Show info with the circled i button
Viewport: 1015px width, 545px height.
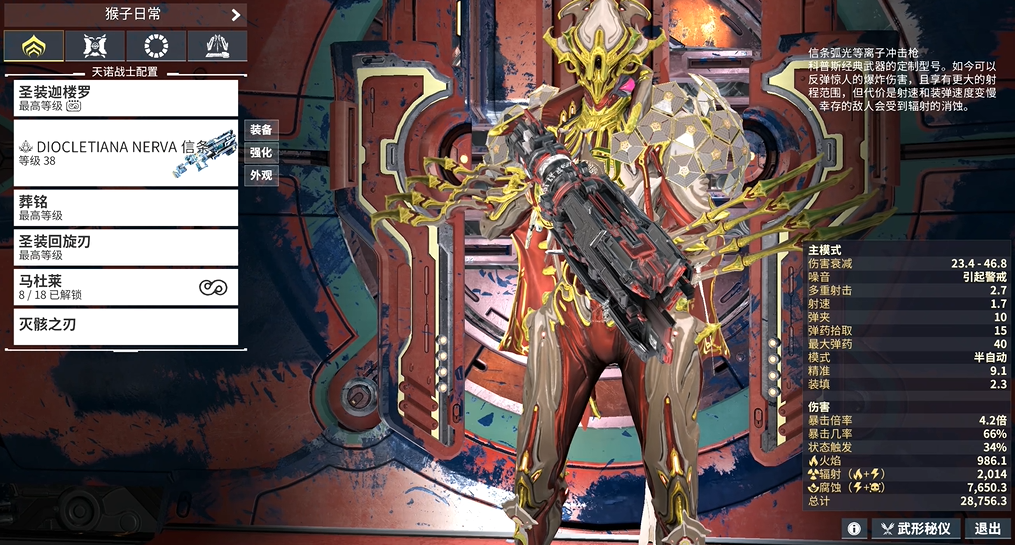tap(853, 528)
